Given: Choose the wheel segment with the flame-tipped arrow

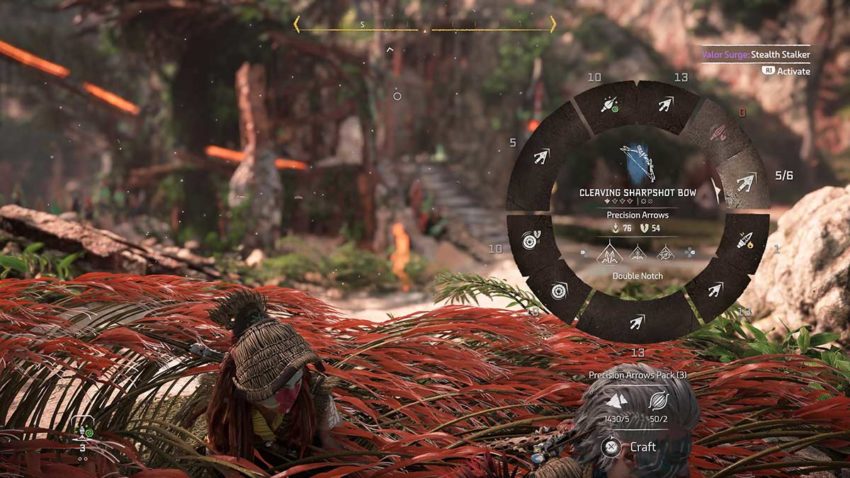Looking at the screenshot, I should point(745,241).
